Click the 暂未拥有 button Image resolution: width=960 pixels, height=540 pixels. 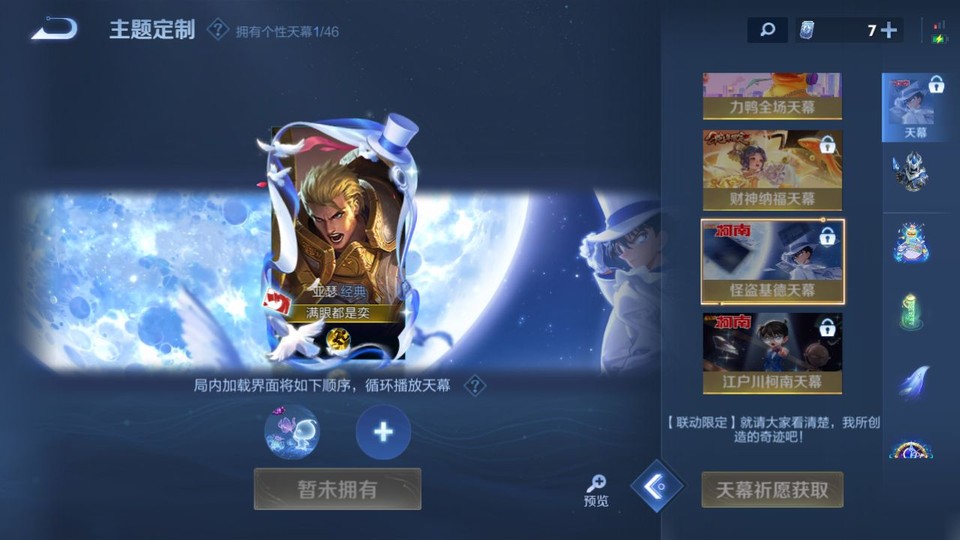pyautogui.click(x=337, y=489)
